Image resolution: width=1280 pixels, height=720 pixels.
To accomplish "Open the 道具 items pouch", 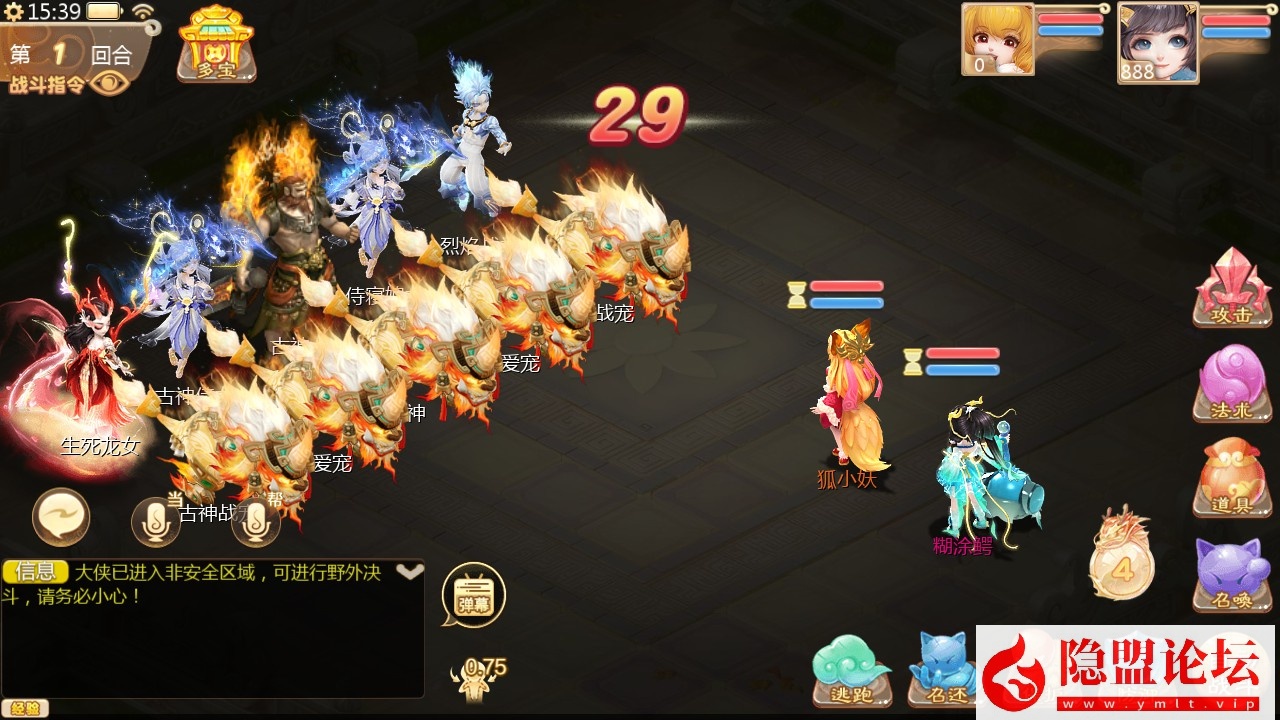I will pyautogui.click(x=1232, y=478).
